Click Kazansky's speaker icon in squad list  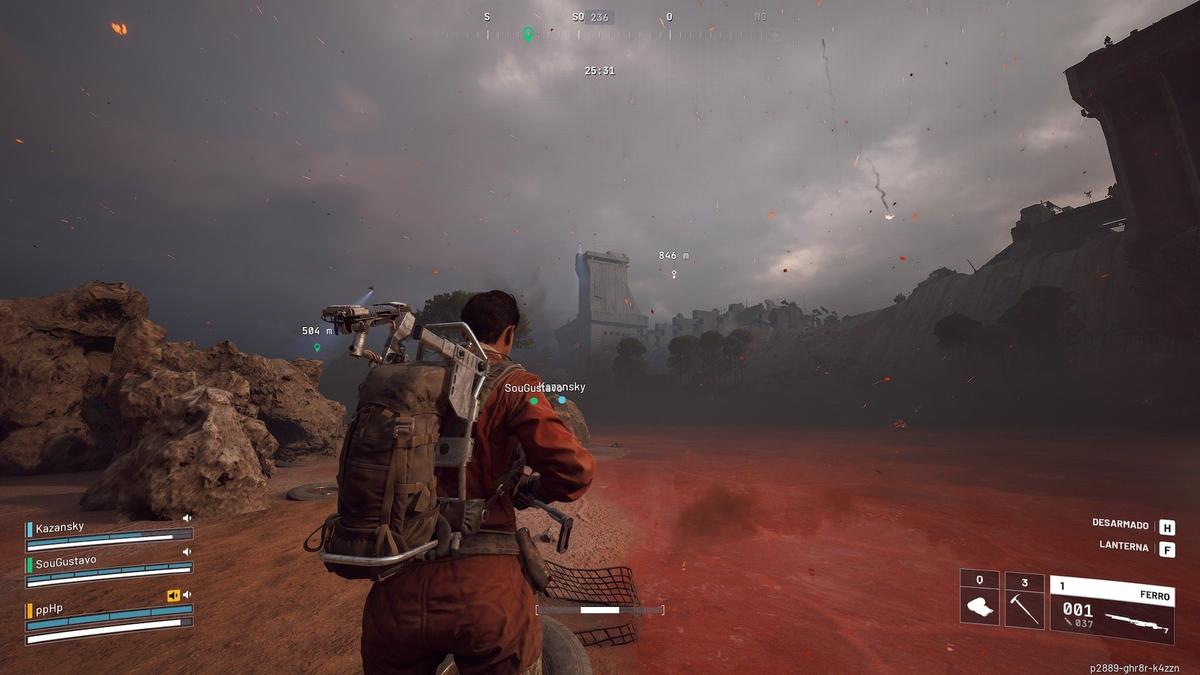pyautogui.click(x=186, y=518)
